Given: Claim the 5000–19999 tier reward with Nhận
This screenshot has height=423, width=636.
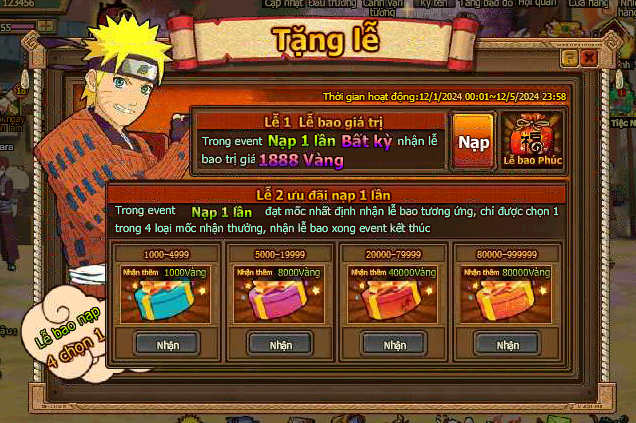Looking at the screenshot, I should tap(280, 344).
